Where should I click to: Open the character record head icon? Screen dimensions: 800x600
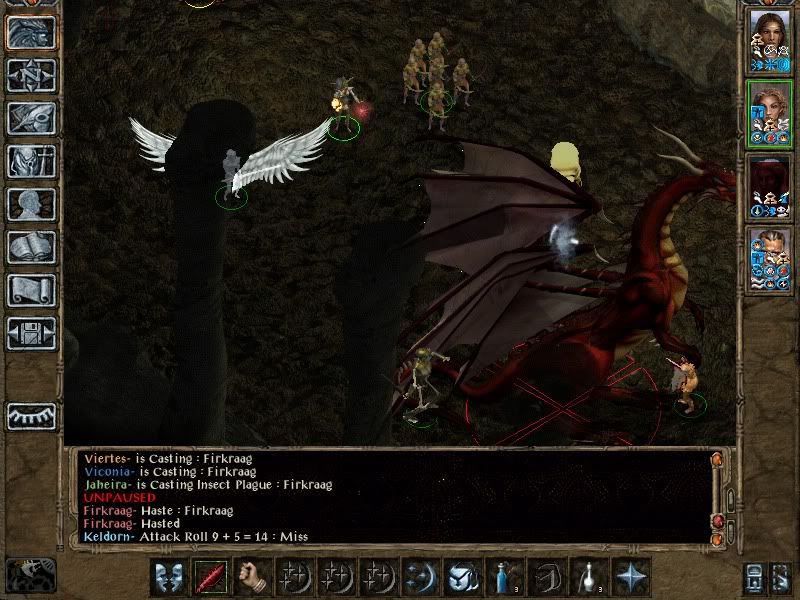click(31, 204)
